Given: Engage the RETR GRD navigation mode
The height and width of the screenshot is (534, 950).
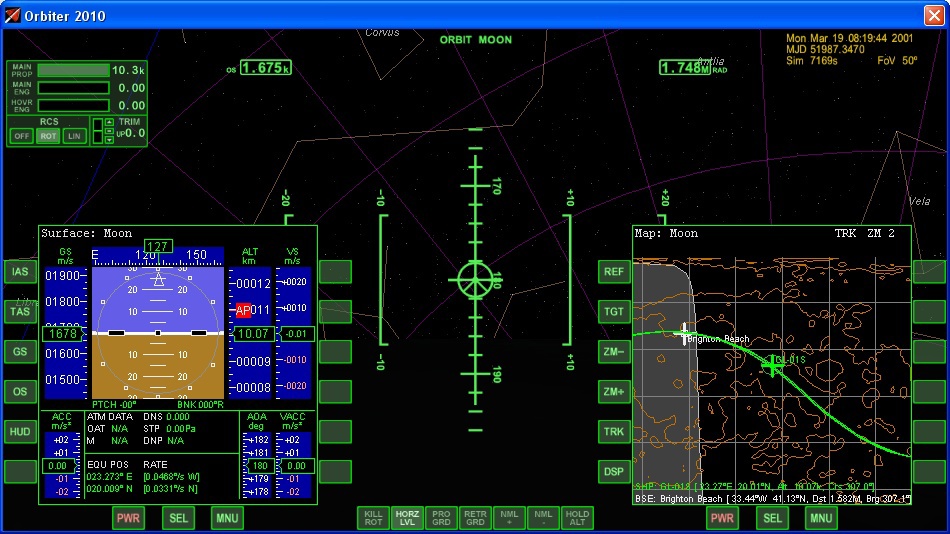Looking at the screenshot, I should [x=475, y=517].
